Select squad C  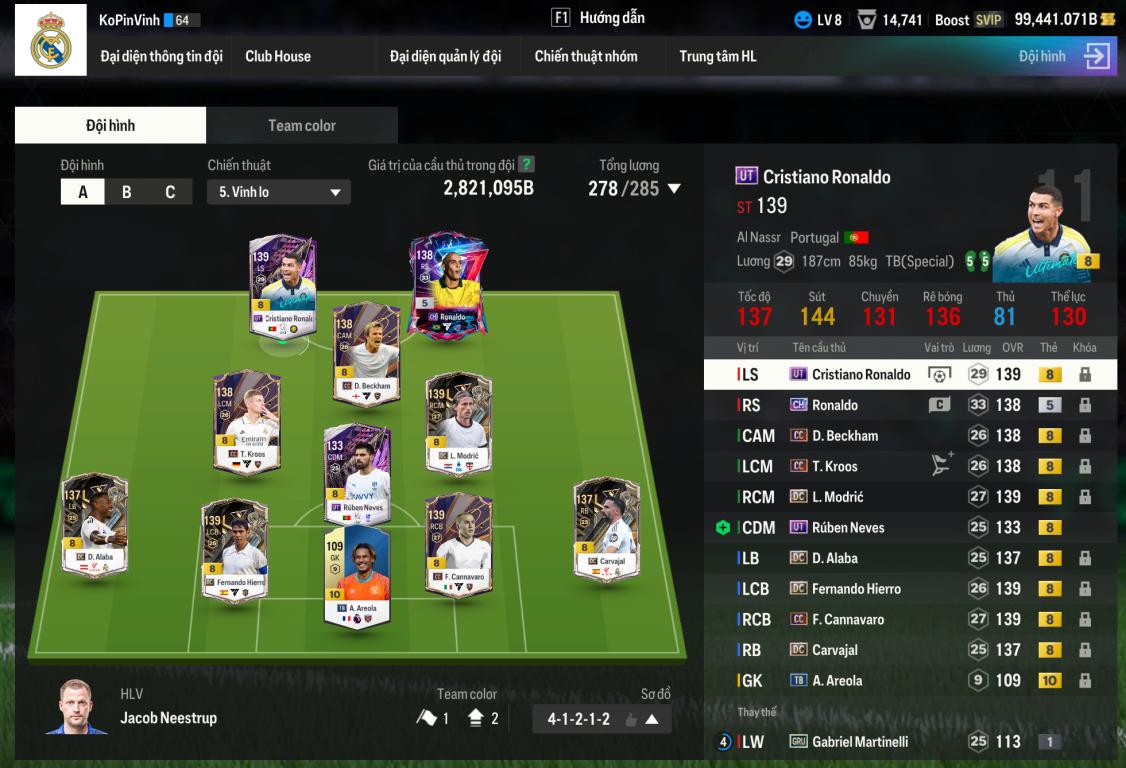pos(170,192)
